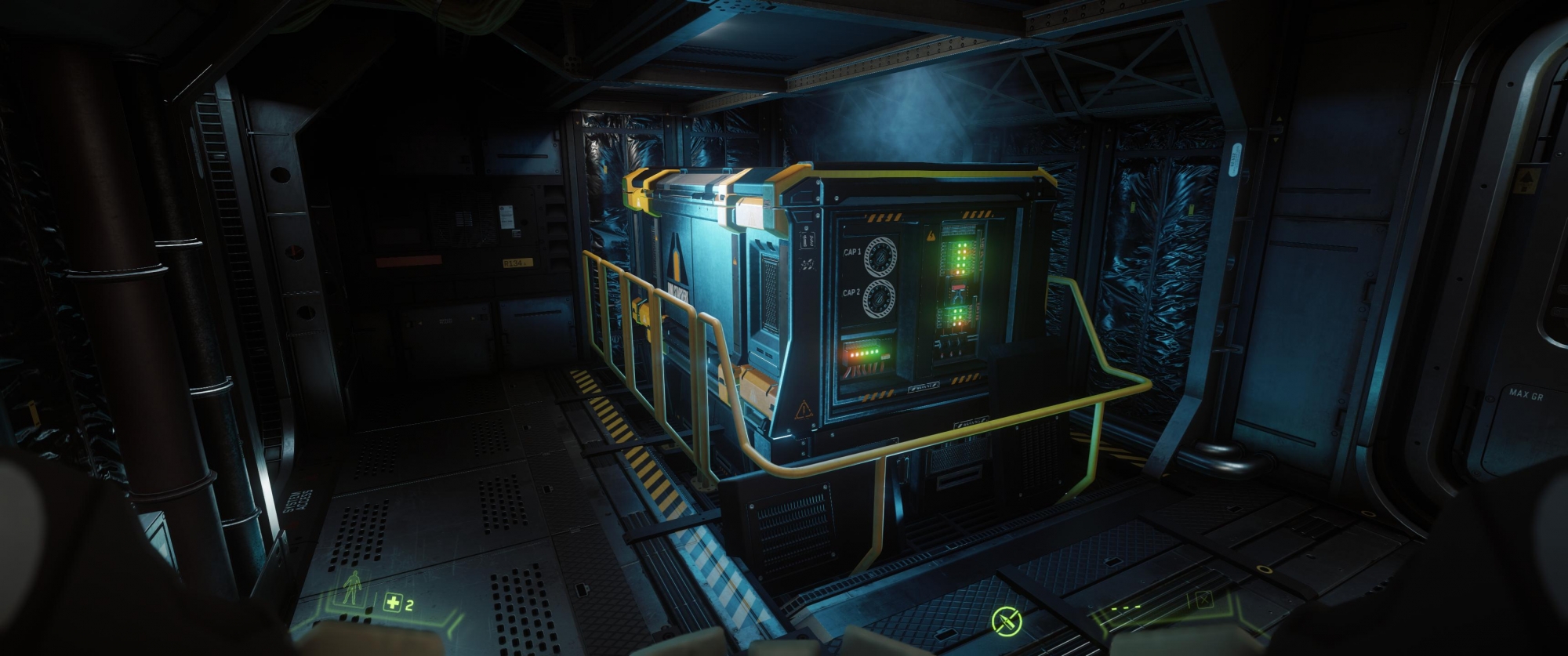Click the green body status figure icon
The image size is (1568, 656).
pos(354,589)
